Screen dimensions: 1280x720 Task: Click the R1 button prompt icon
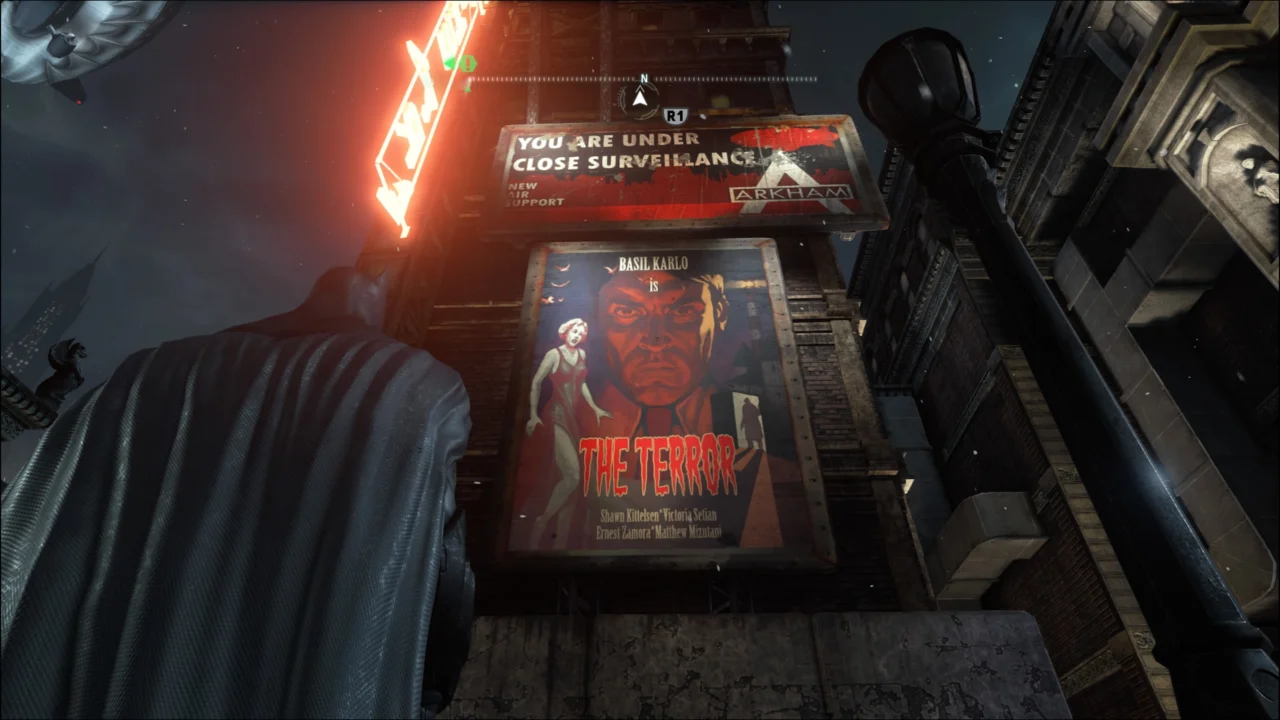click(674, 115)
